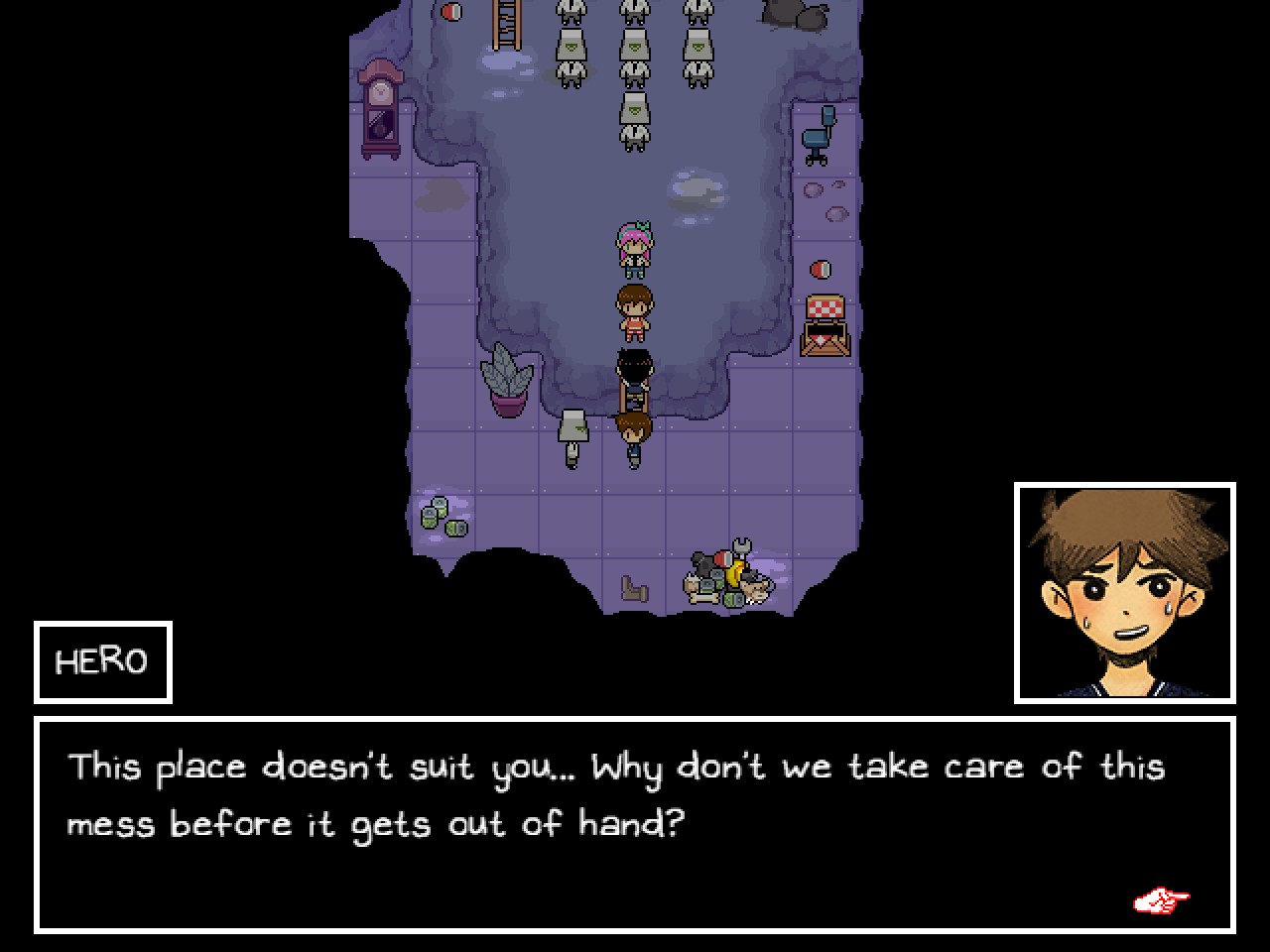Viewport: 1270px width, 952px height.
Task: Click the boot near the trash heap
Action: click(633, 590)
